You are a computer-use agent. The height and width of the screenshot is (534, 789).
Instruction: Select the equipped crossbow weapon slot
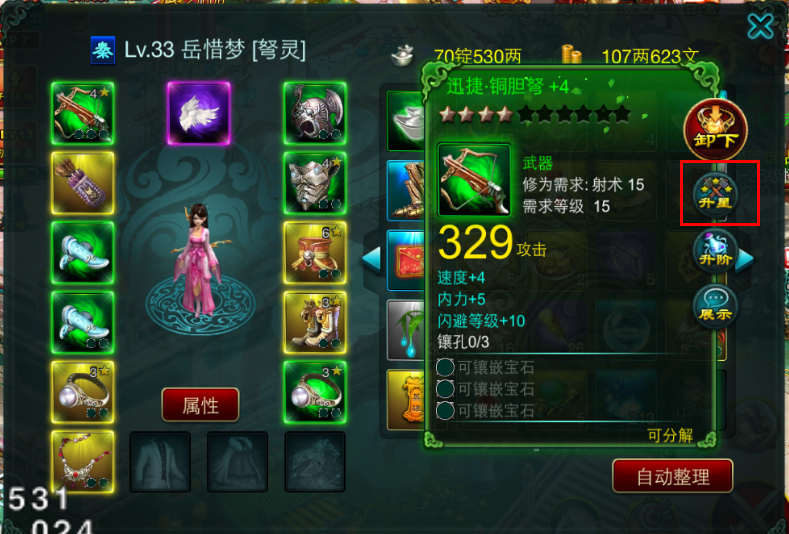coord(83,114)
